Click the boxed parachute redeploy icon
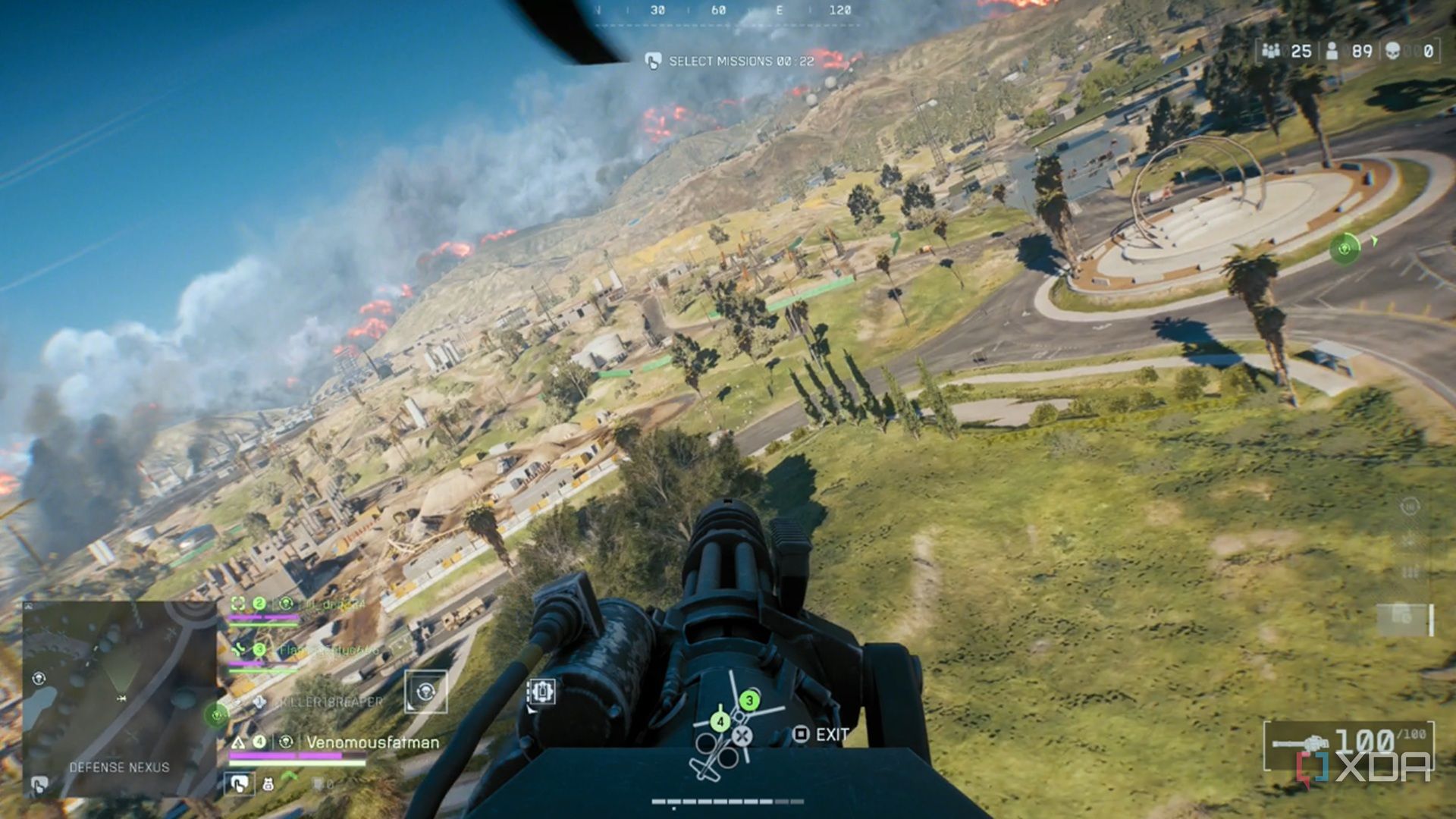The width and height of the screenshot is (1456, 819). click(425, 691)
